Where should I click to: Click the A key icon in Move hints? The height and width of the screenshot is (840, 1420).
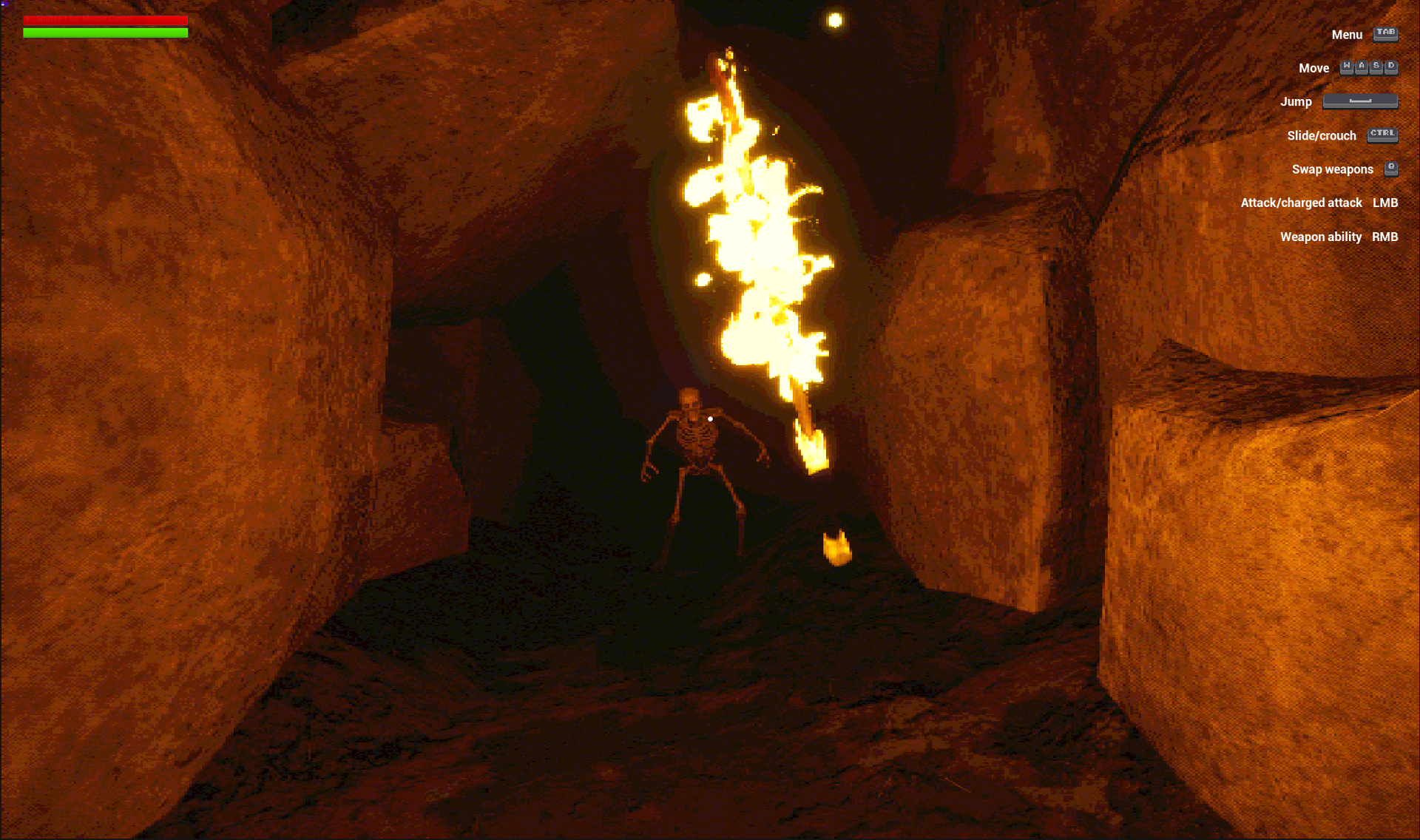pos(1361,67)
